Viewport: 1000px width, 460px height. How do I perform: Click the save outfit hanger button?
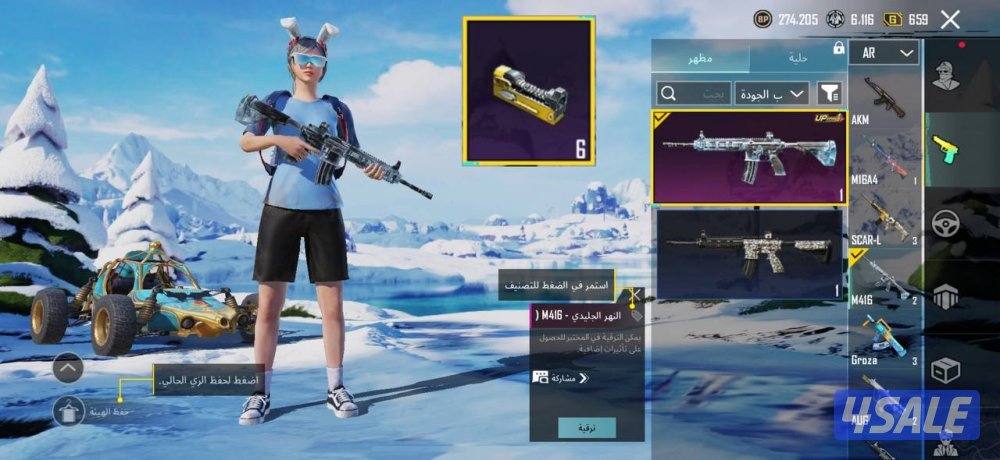[68, 411]
